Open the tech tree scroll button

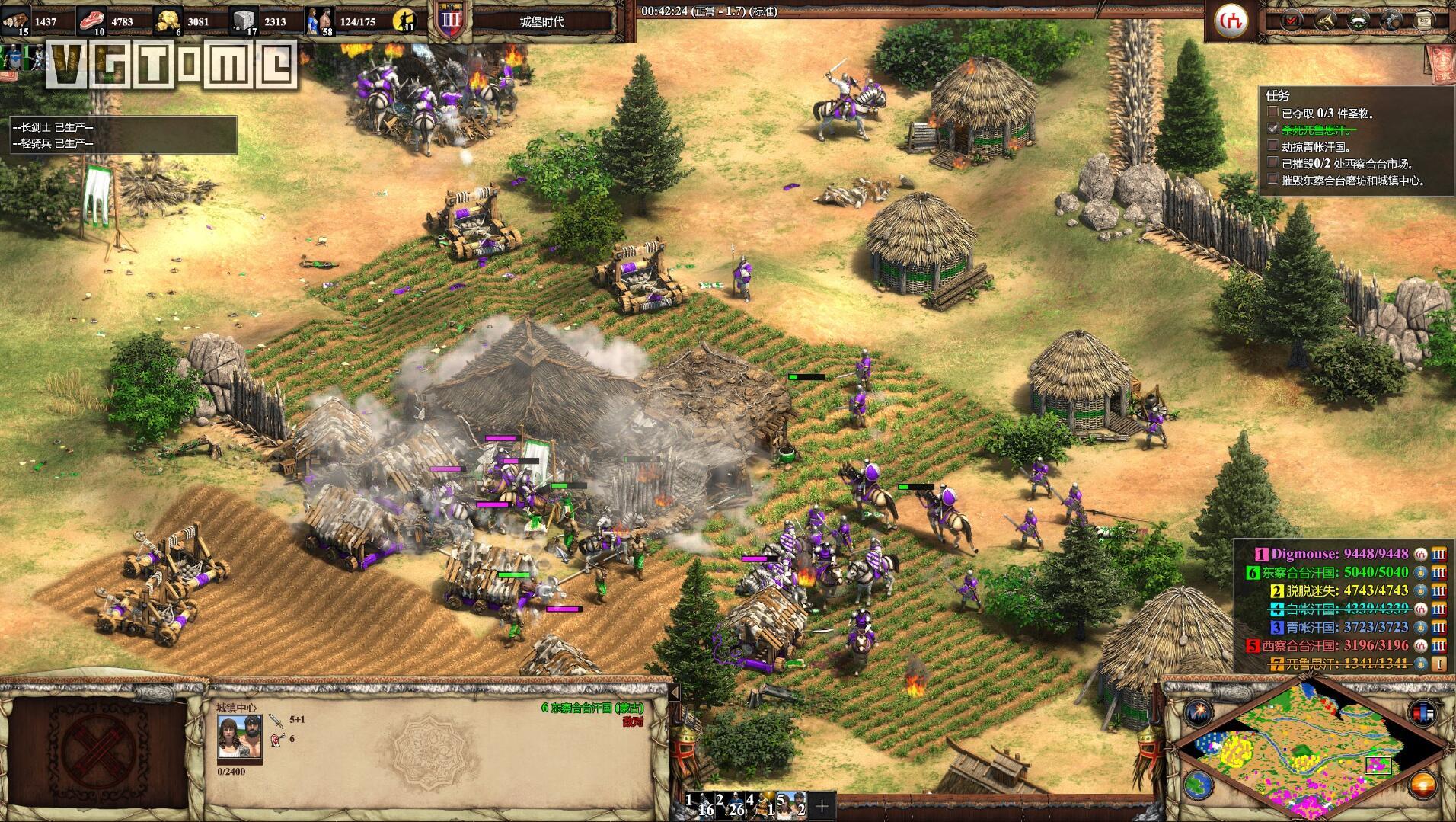tap(1422, 21)
